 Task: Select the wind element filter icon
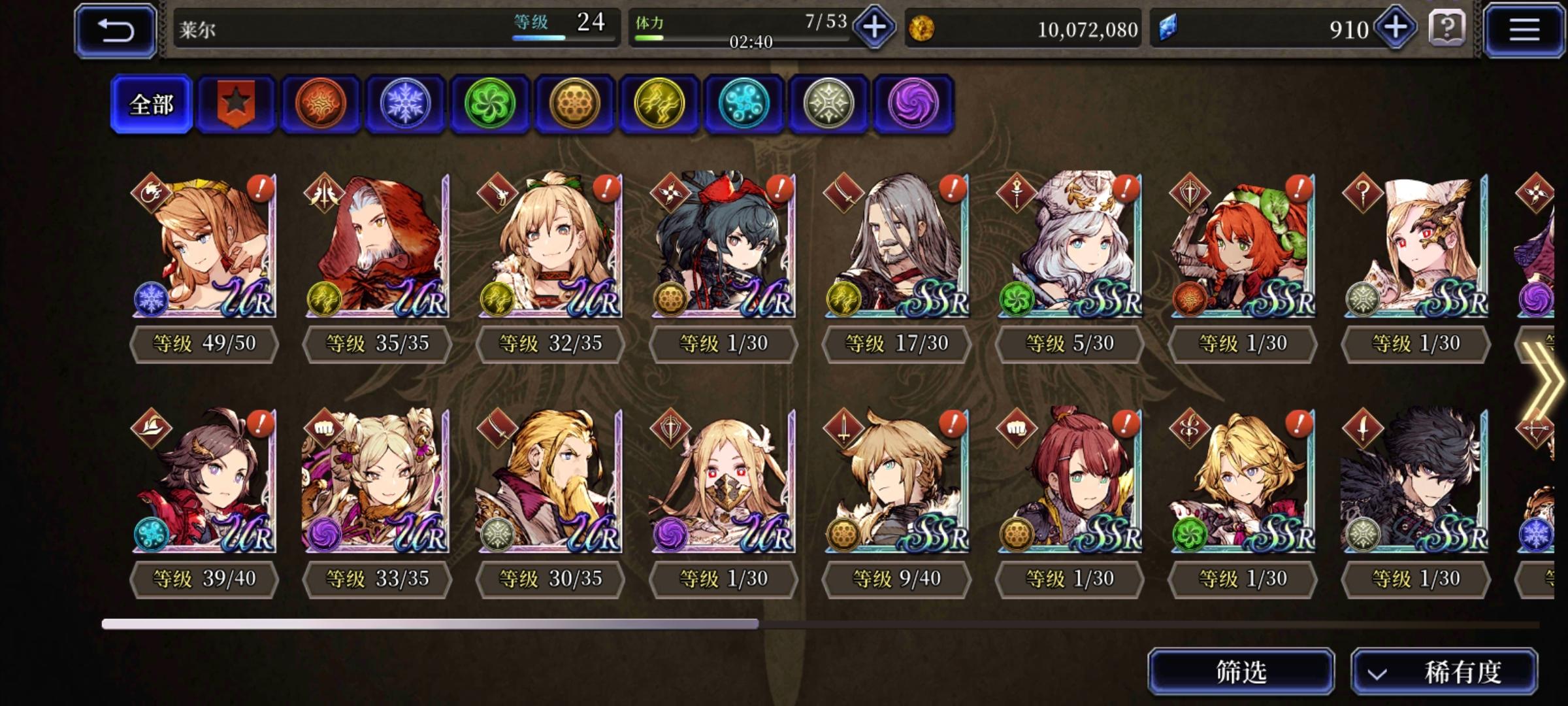tap(489, 105)
